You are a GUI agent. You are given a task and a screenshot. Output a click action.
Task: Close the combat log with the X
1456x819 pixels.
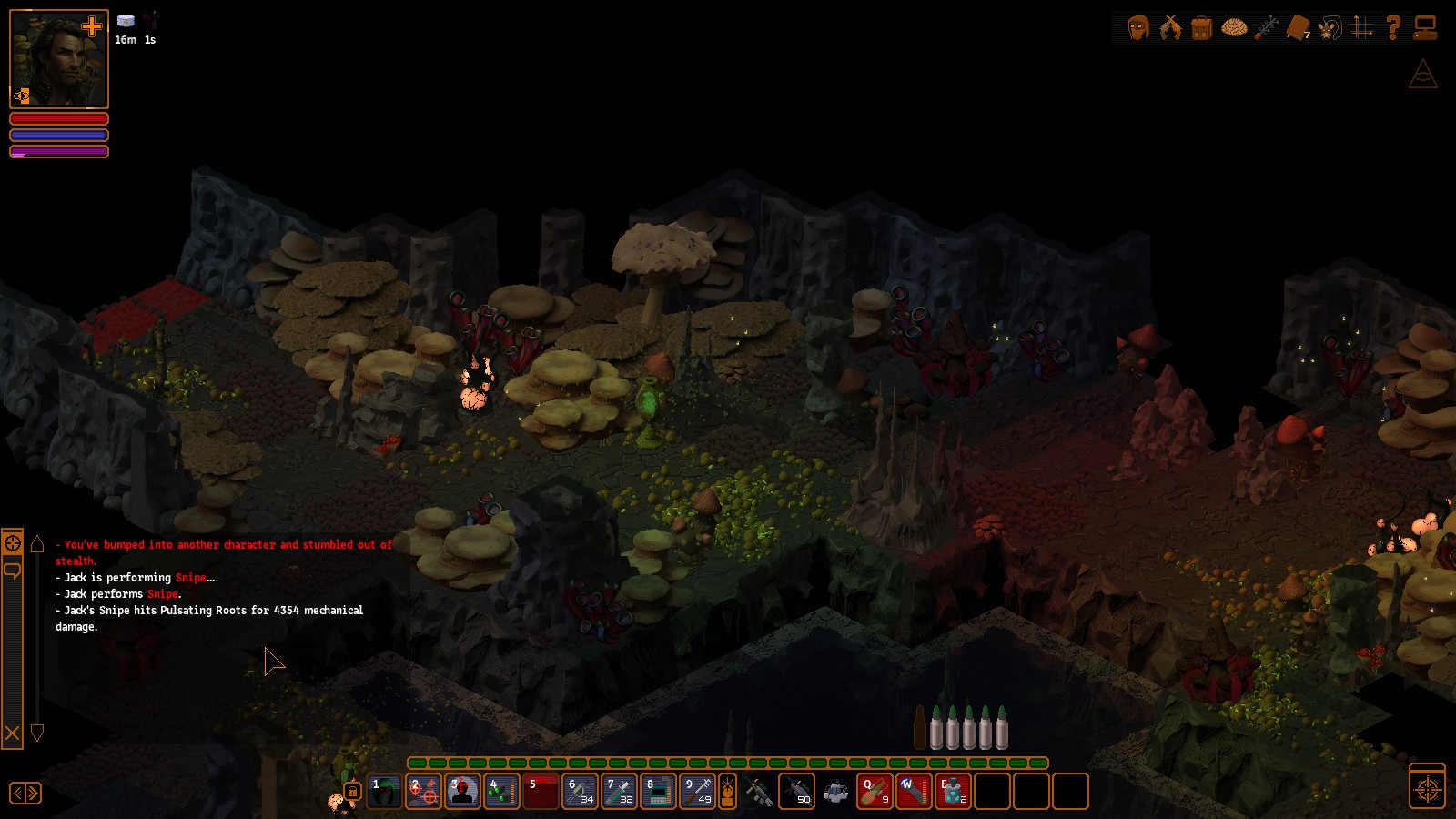point(13,733)
